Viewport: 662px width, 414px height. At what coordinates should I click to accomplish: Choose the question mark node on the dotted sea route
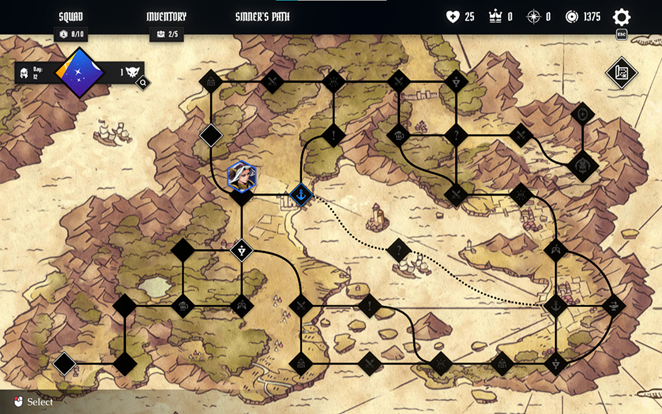399,250
